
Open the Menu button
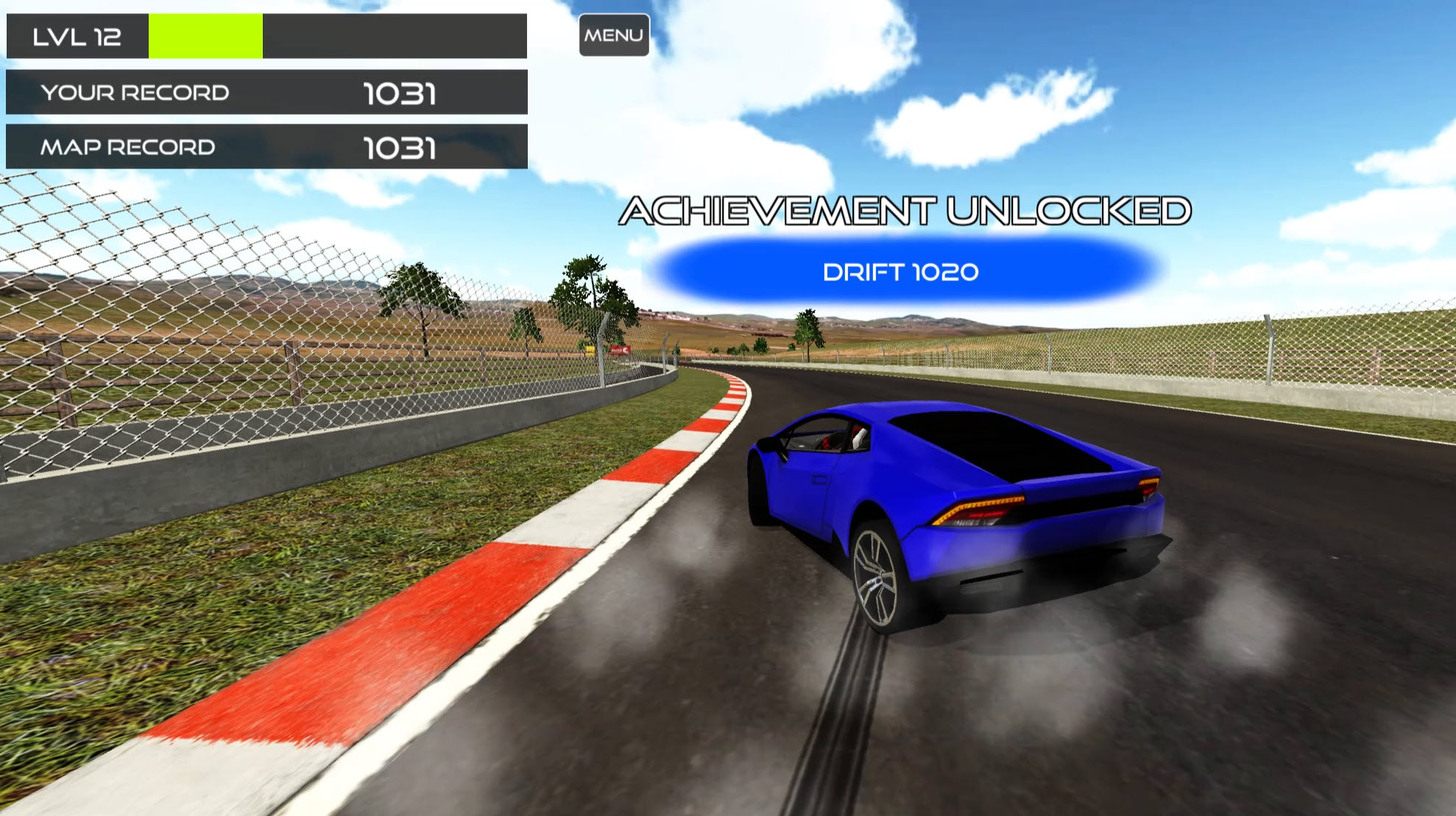click(613, 34)
